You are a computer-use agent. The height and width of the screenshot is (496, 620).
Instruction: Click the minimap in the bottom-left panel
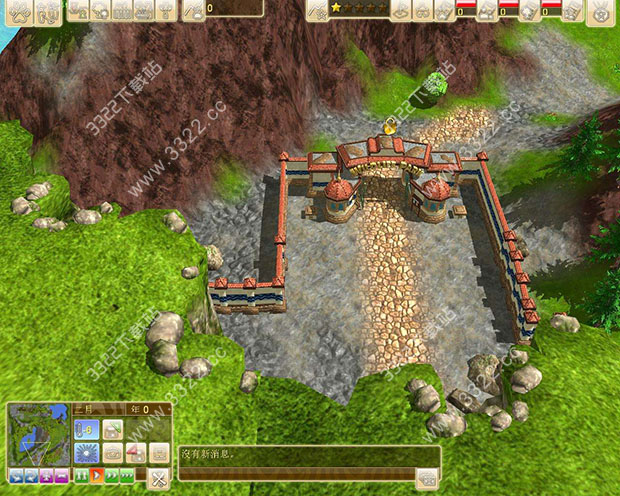point(38,434)
